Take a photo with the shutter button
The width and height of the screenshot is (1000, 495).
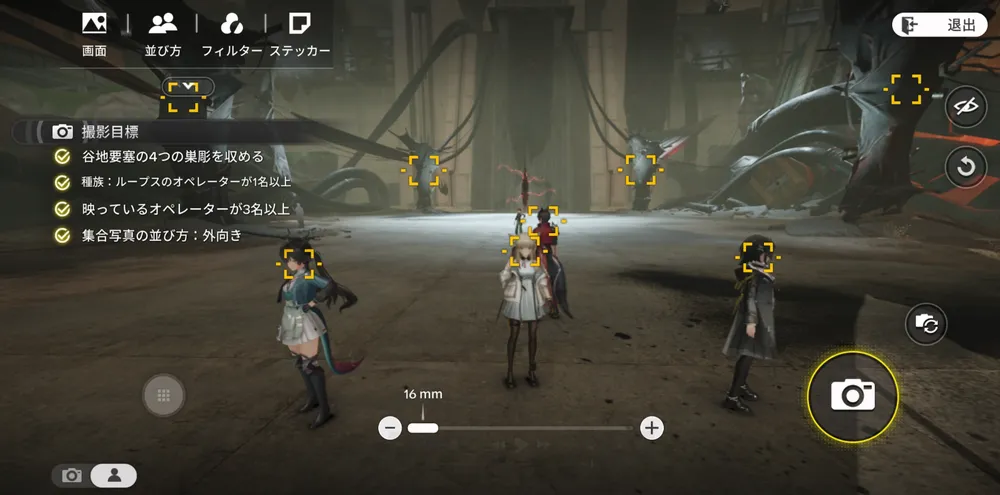(852, 396)
